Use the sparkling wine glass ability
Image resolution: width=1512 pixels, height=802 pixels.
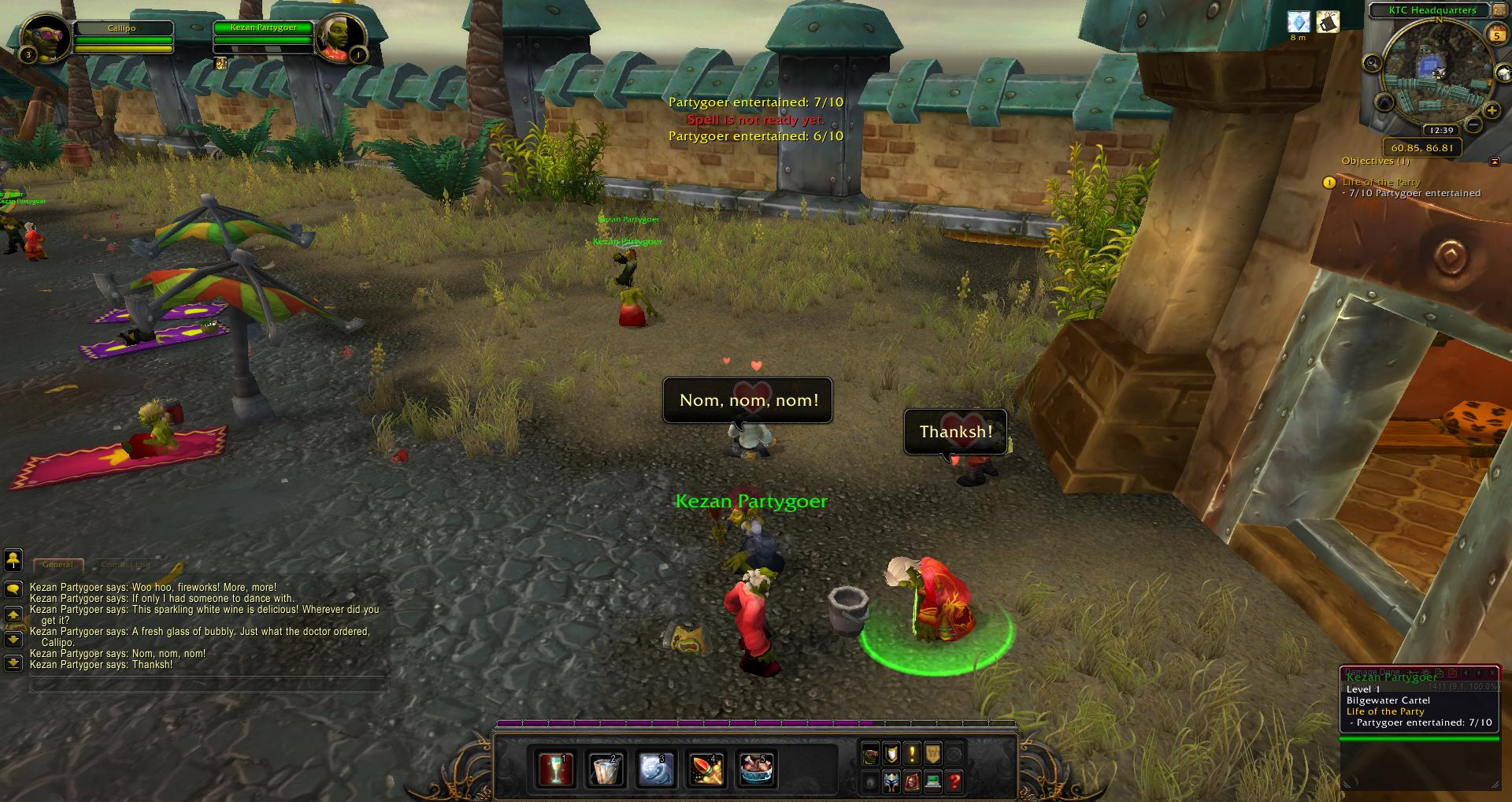555,769
